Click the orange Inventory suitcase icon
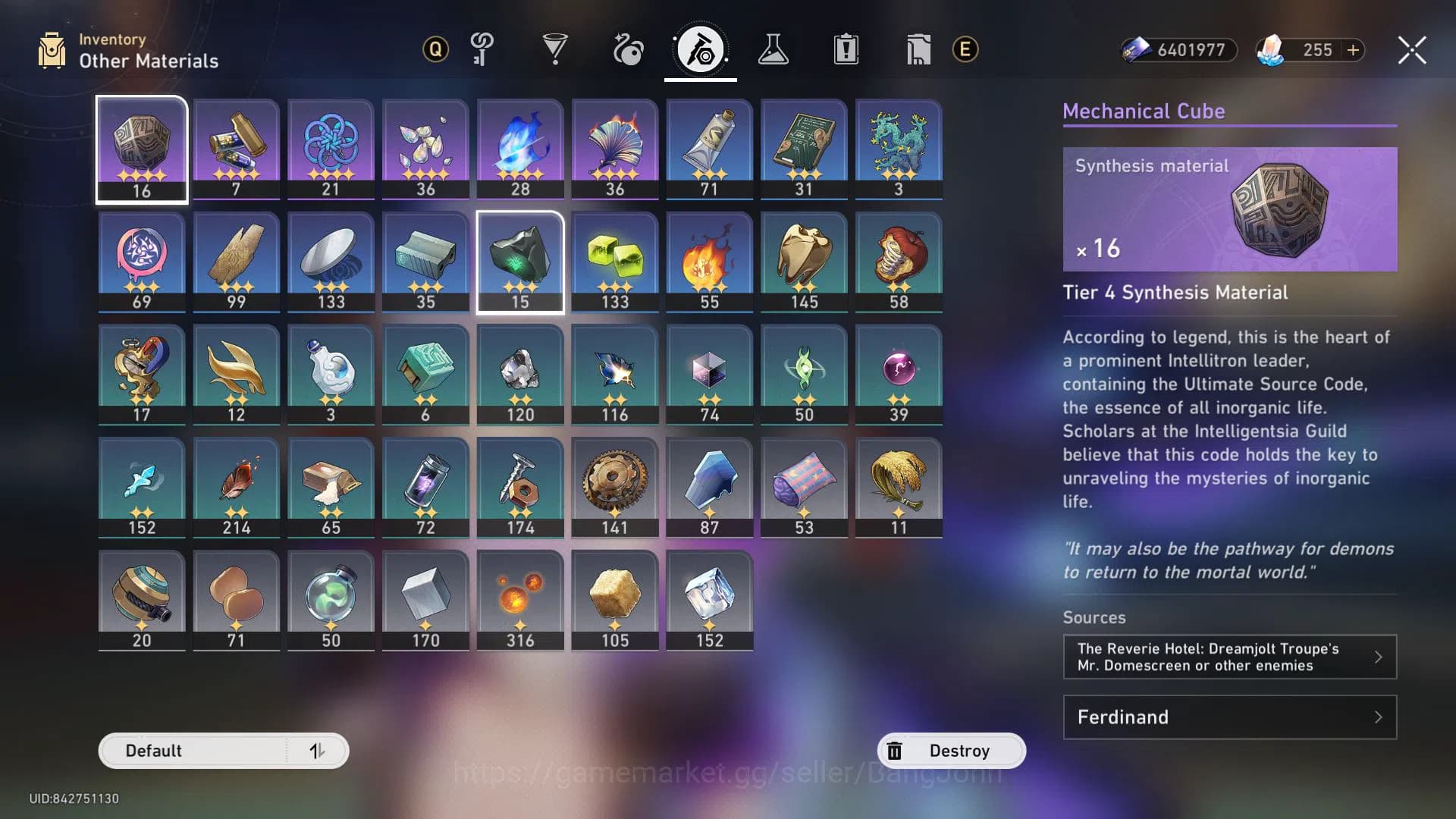The height and width of the screenshot is (819, 1456). tap(52, 49)
